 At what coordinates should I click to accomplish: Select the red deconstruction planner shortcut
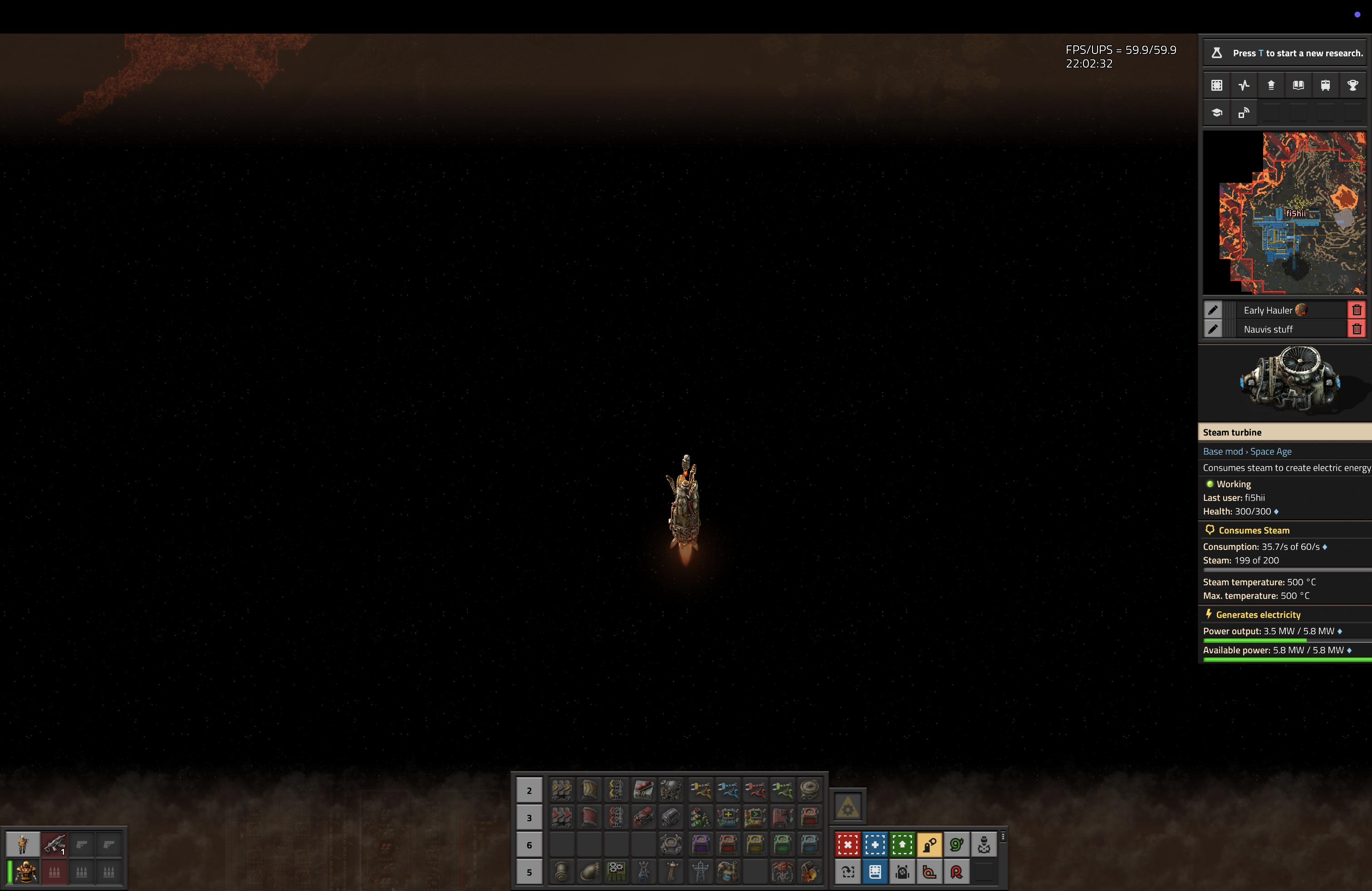[x=848, y=845]
